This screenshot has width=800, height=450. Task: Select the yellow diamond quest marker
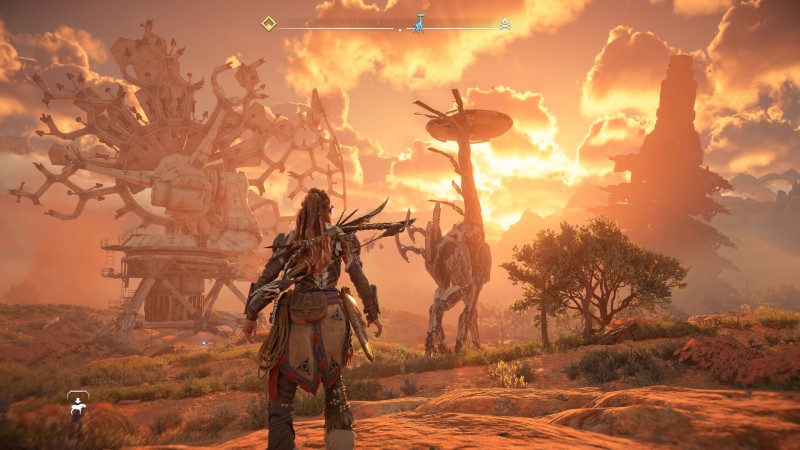click(x=268, y=23)
